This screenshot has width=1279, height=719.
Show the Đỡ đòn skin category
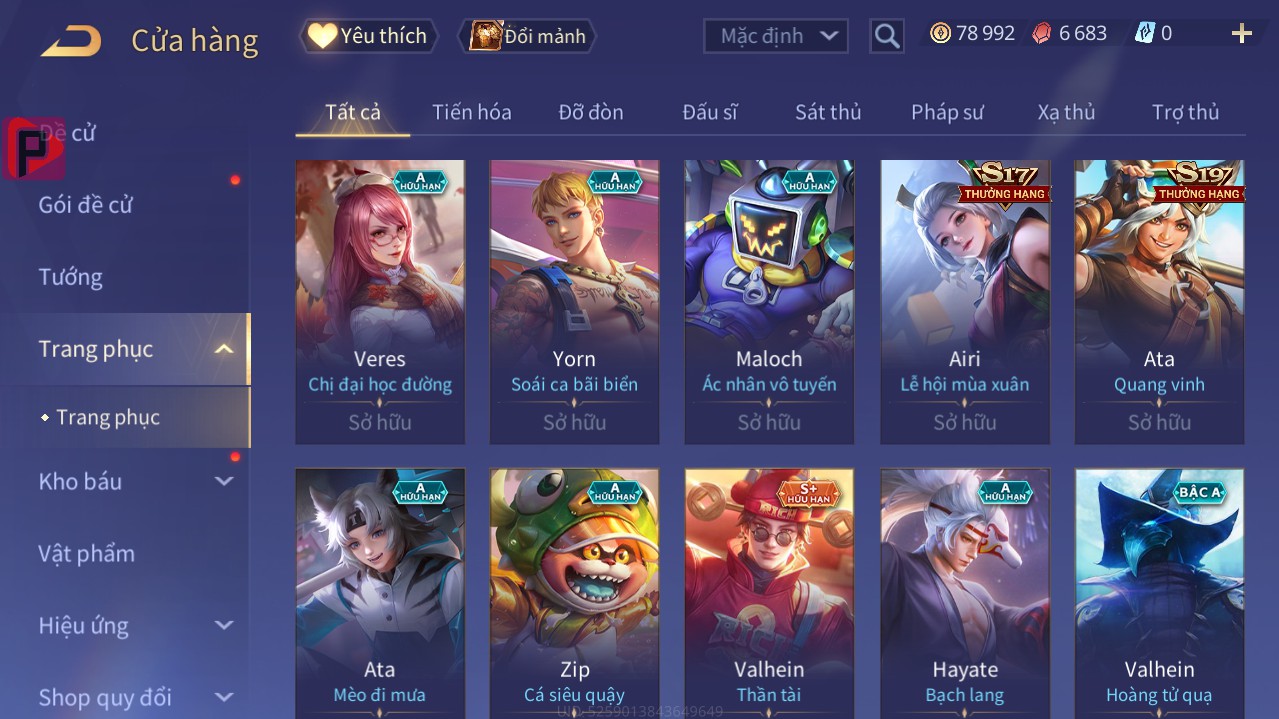tap(590, 112)
